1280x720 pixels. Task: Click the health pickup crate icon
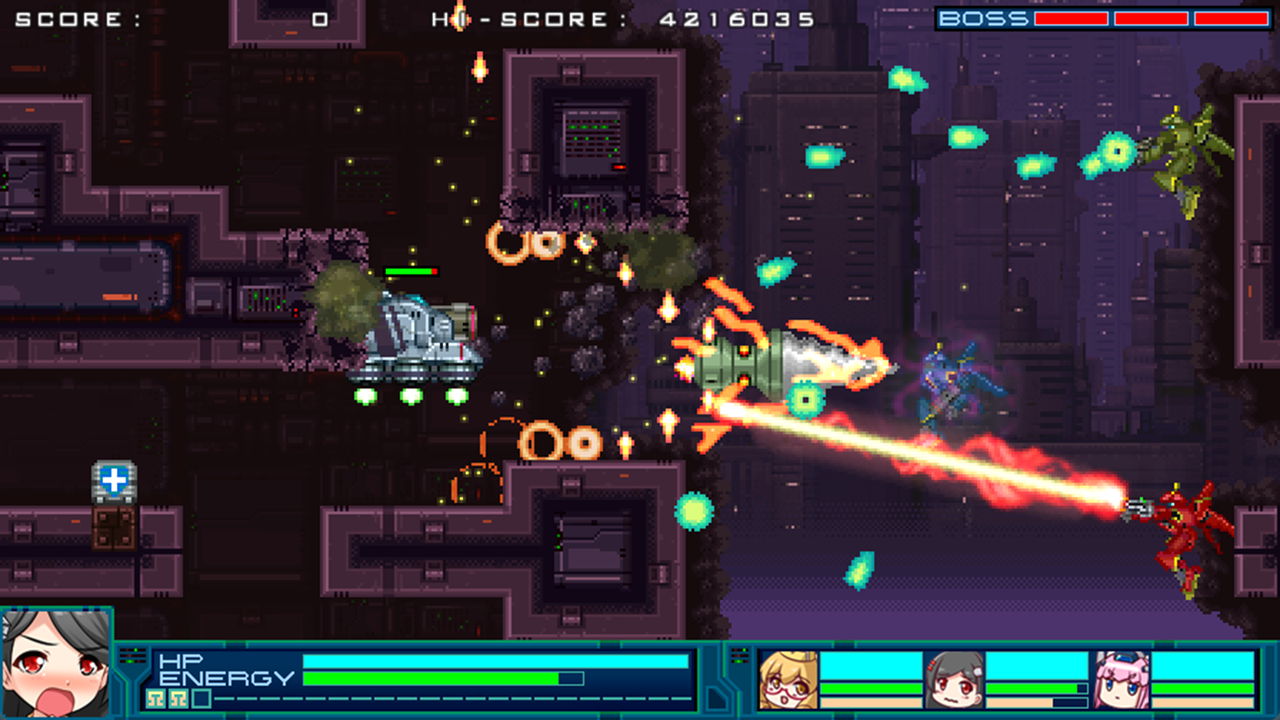click(113, 482)
